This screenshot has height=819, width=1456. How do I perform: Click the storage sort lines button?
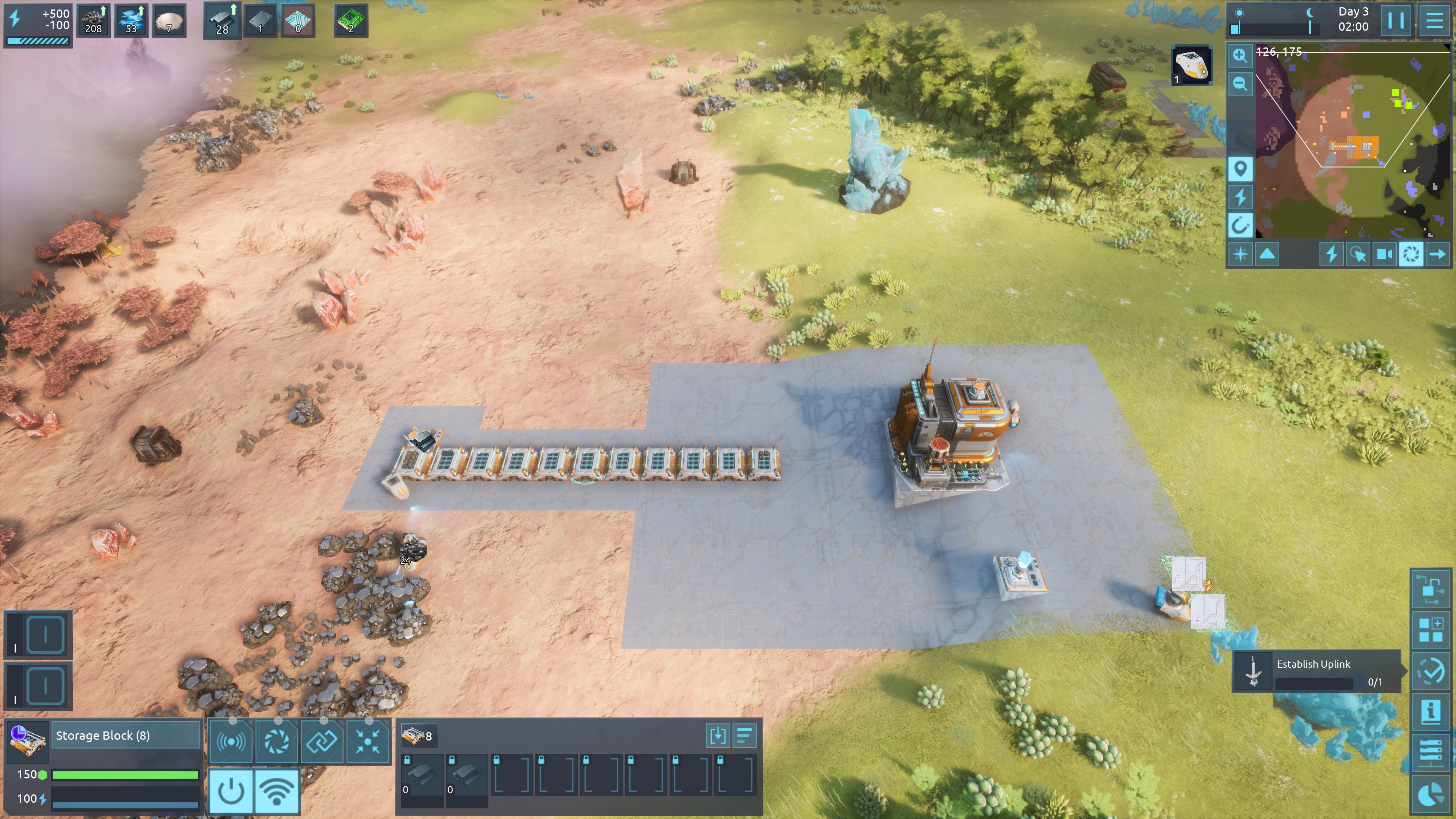744,736
